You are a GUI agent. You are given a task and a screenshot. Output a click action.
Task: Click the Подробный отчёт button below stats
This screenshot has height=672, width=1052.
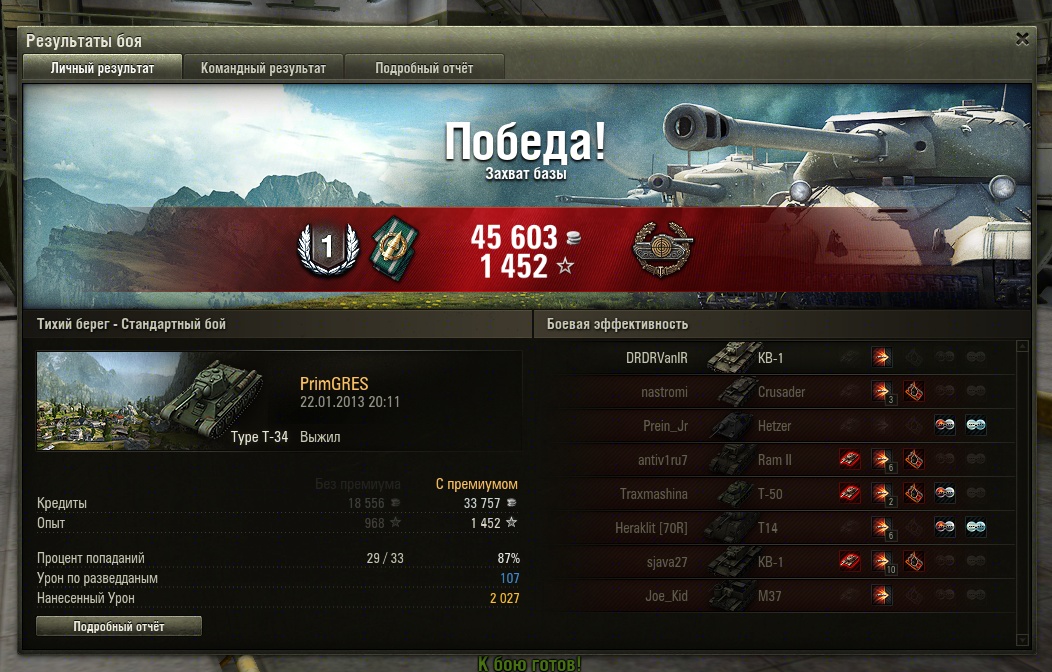[119, 627]
